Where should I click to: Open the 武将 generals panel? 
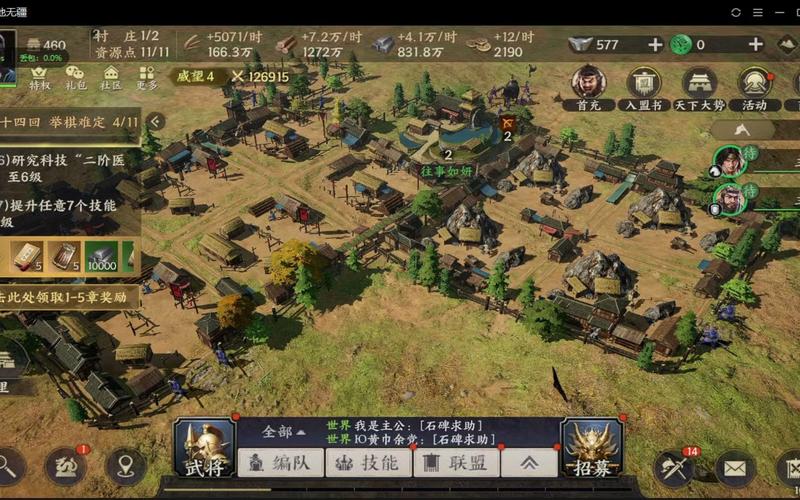(205, 448)
